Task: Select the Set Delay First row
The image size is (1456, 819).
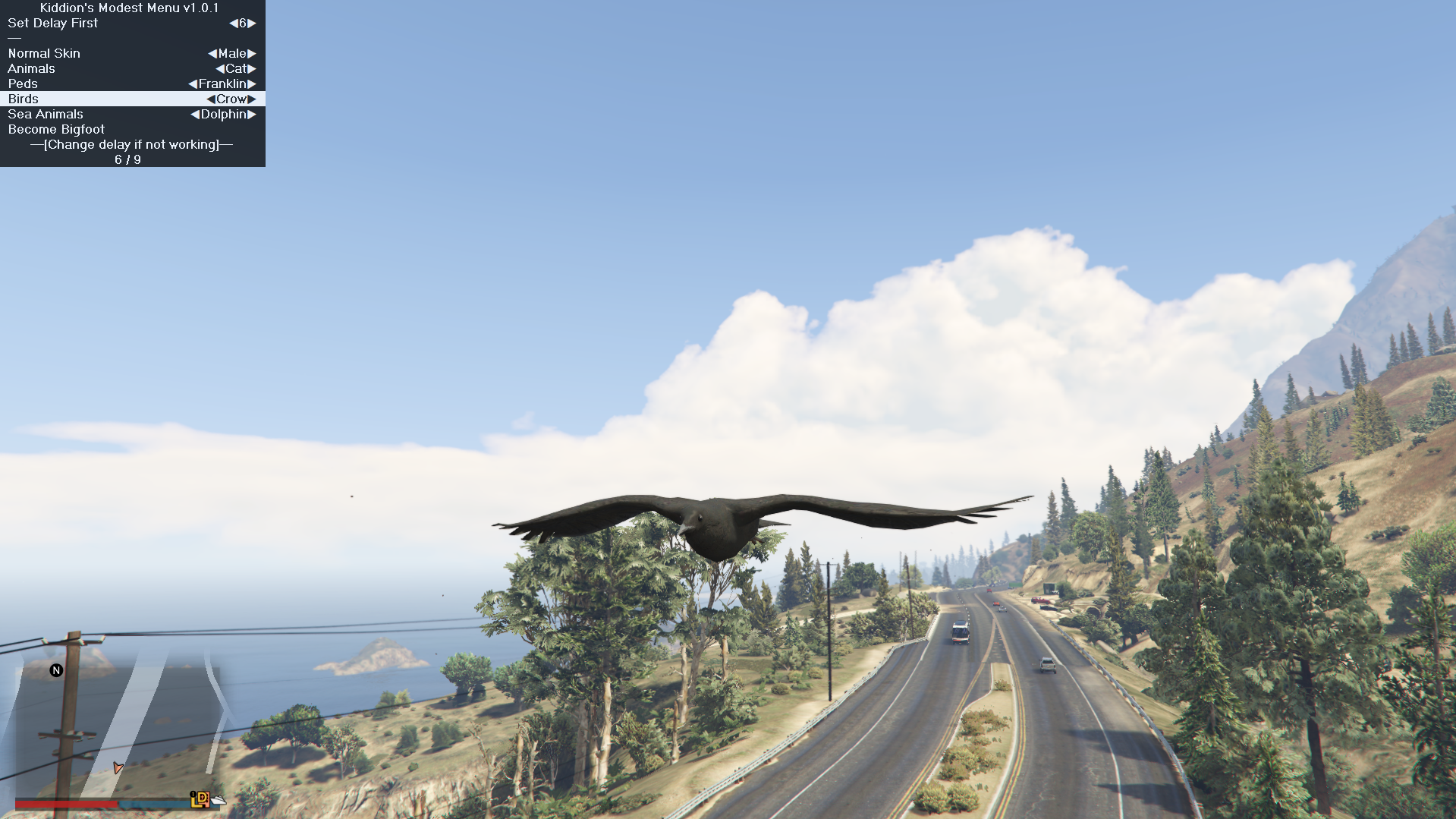Action: (x=53, y=23)
